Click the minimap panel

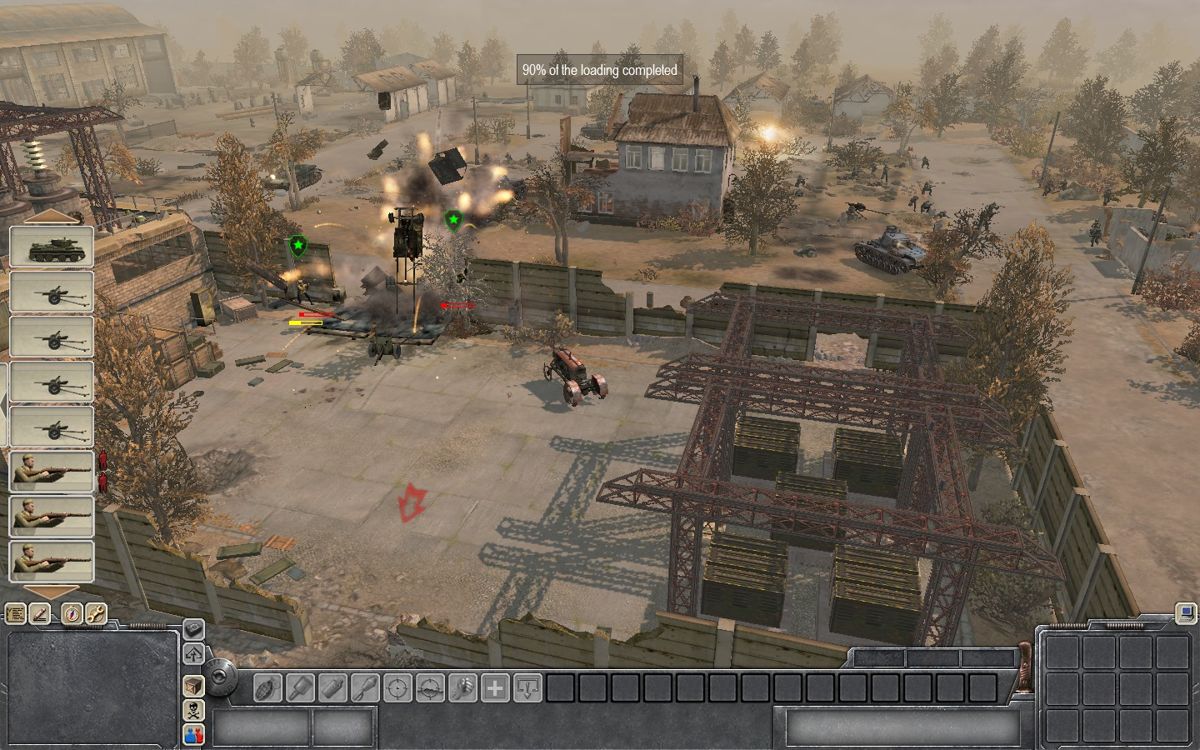coord(93,688)
